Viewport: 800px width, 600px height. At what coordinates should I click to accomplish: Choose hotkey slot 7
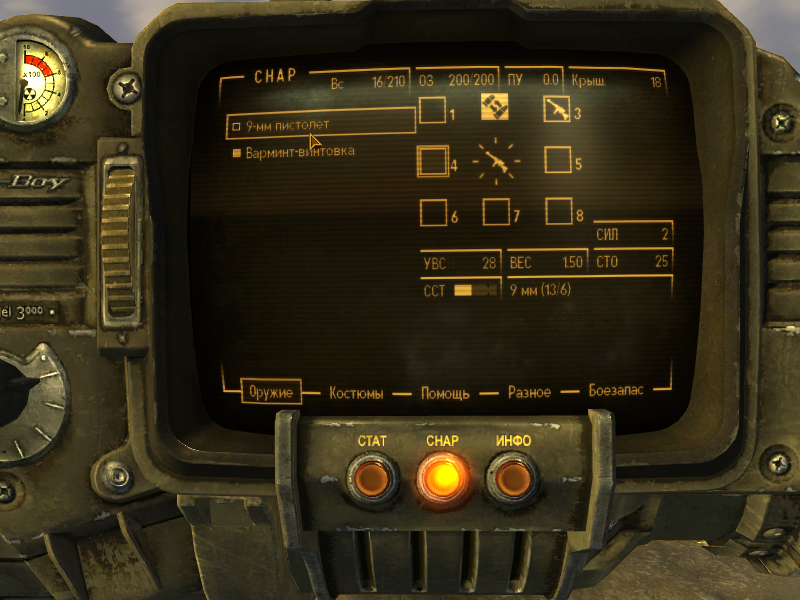tap(495, 212)
